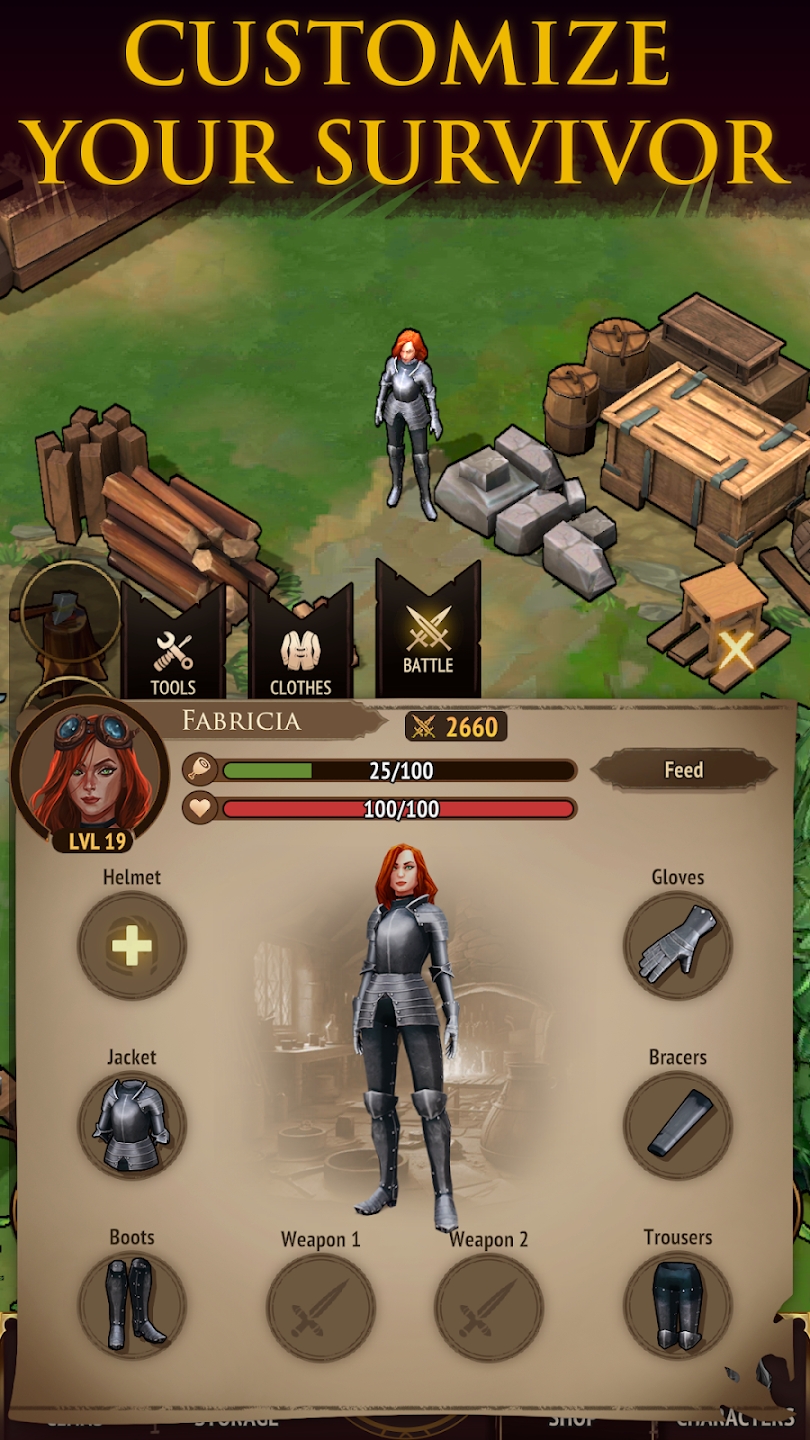Image resolution: width=810 pixels, height=1440 pixels.
Task: Open the Jacket armor slot
Action: [x=132, y=1126]
